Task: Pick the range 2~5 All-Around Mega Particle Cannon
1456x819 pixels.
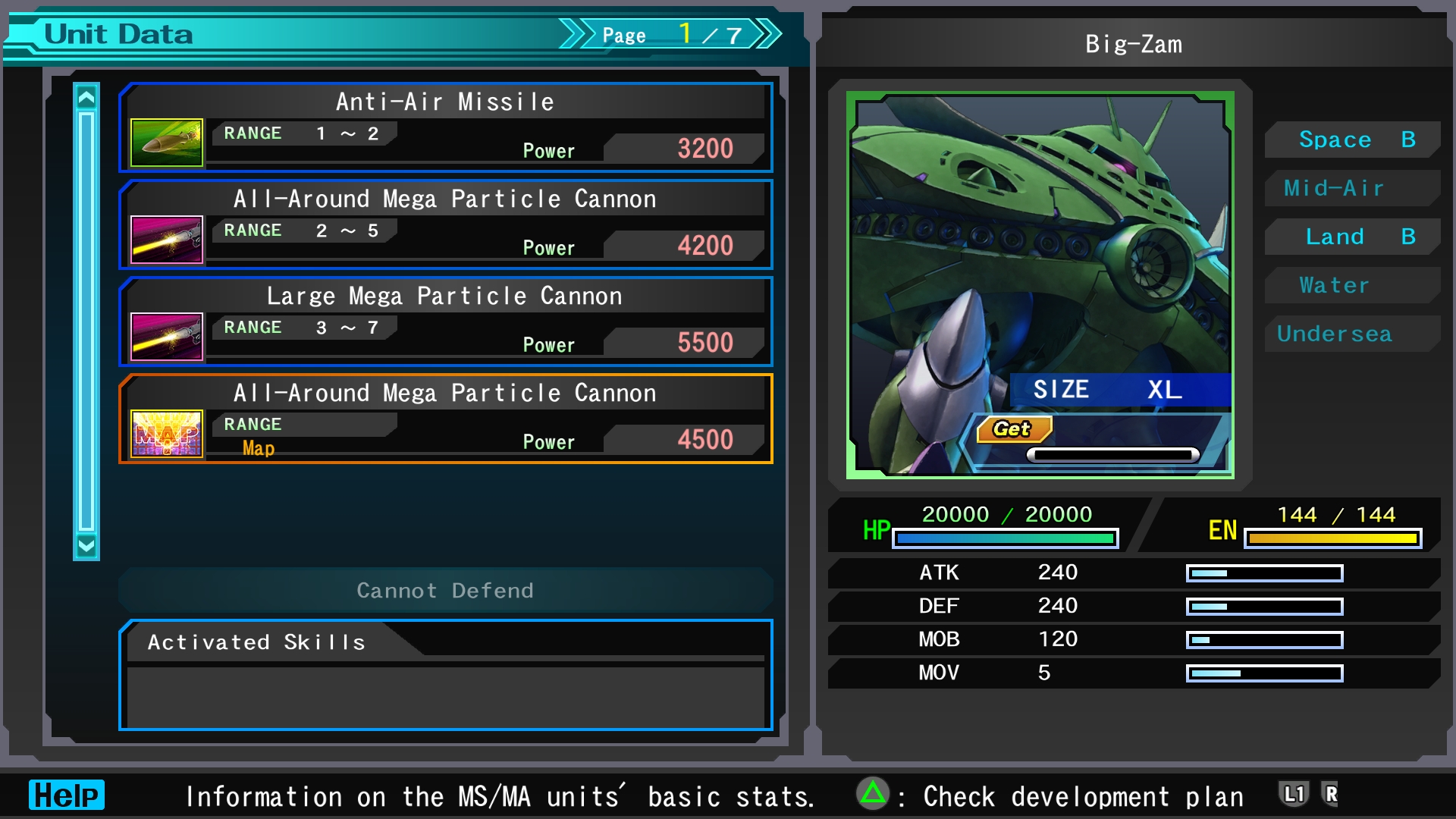Action: (446, 224)
